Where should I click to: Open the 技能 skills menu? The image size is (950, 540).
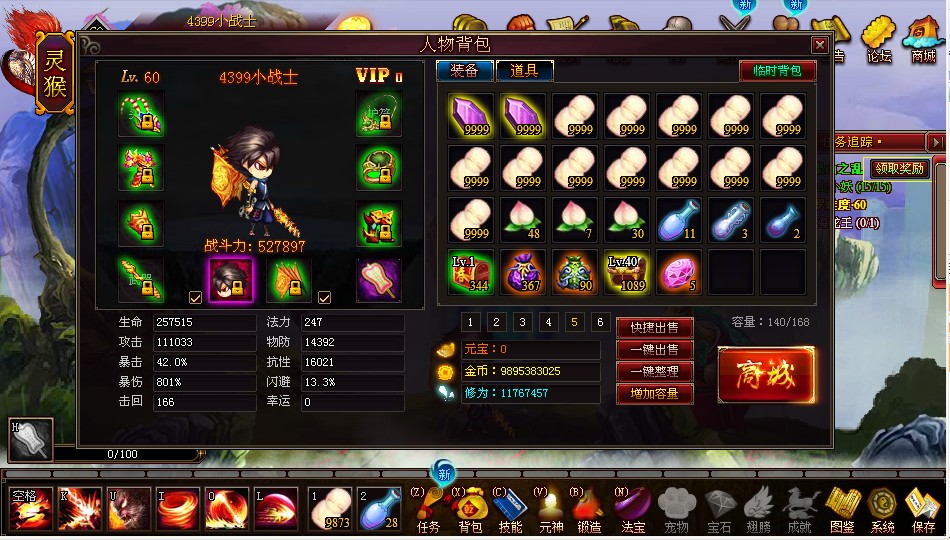(x=509, y=510)
